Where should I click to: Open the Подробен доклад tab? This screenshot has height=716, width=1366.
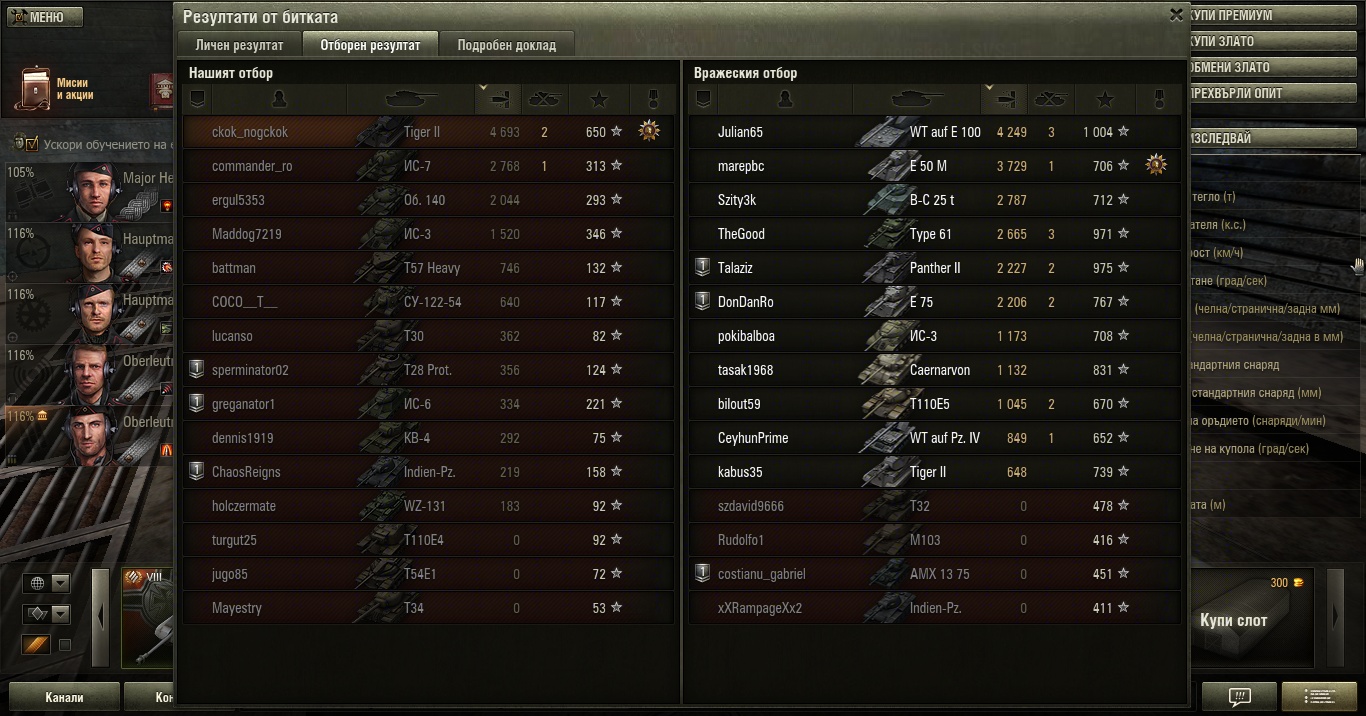pos(507,45)
